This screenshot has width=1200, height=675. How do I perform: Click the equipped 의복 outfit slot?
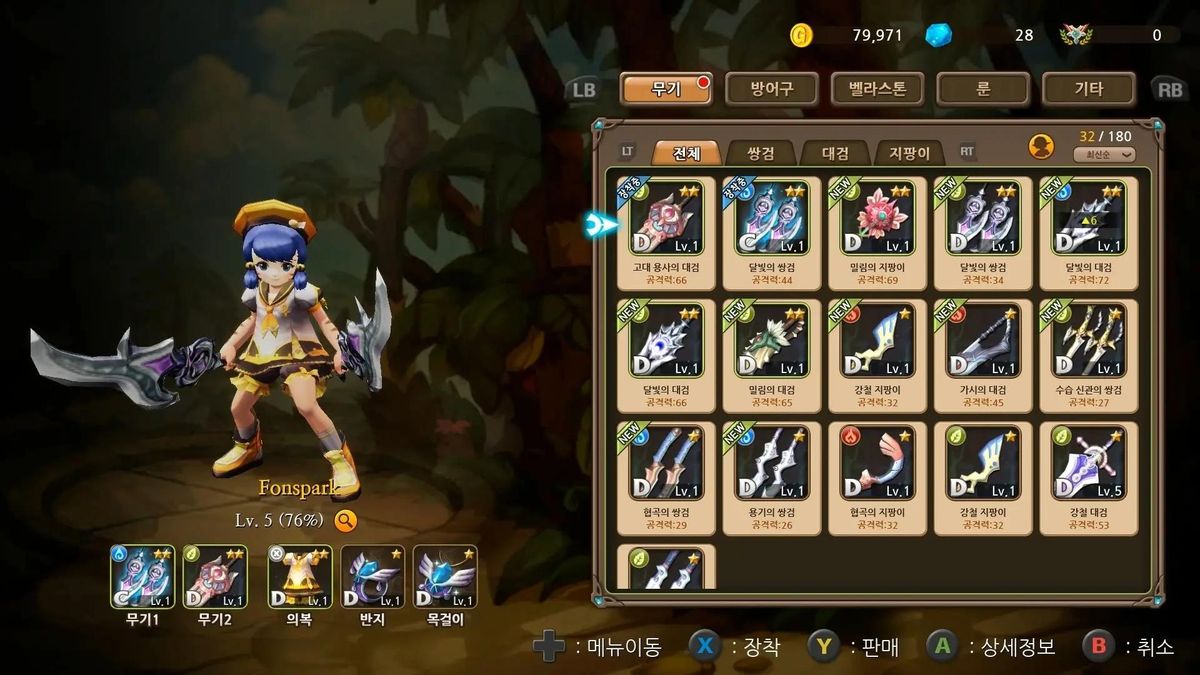[x=299, y=577]
